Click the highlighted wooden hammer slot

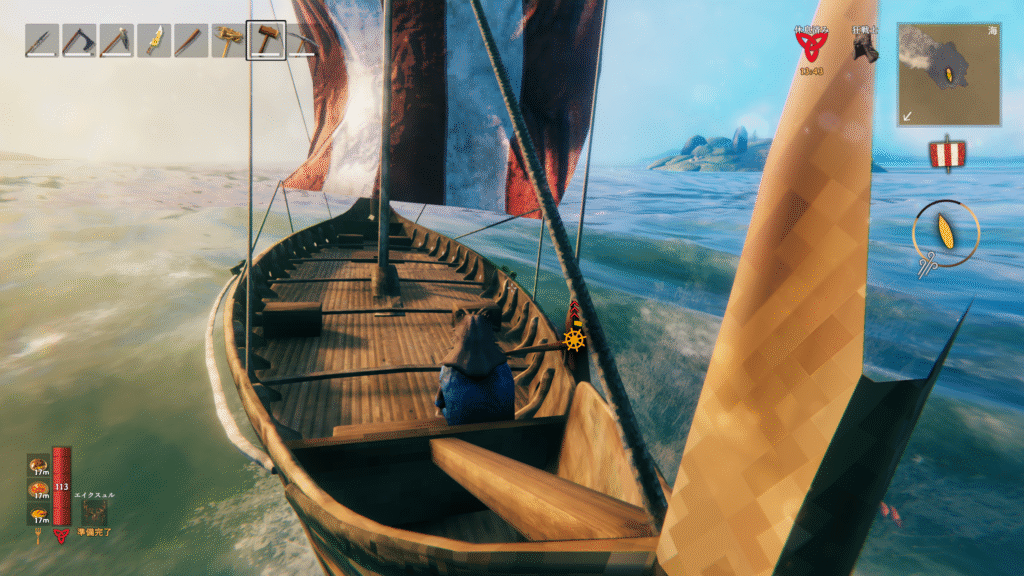click(x=266, y=40)
